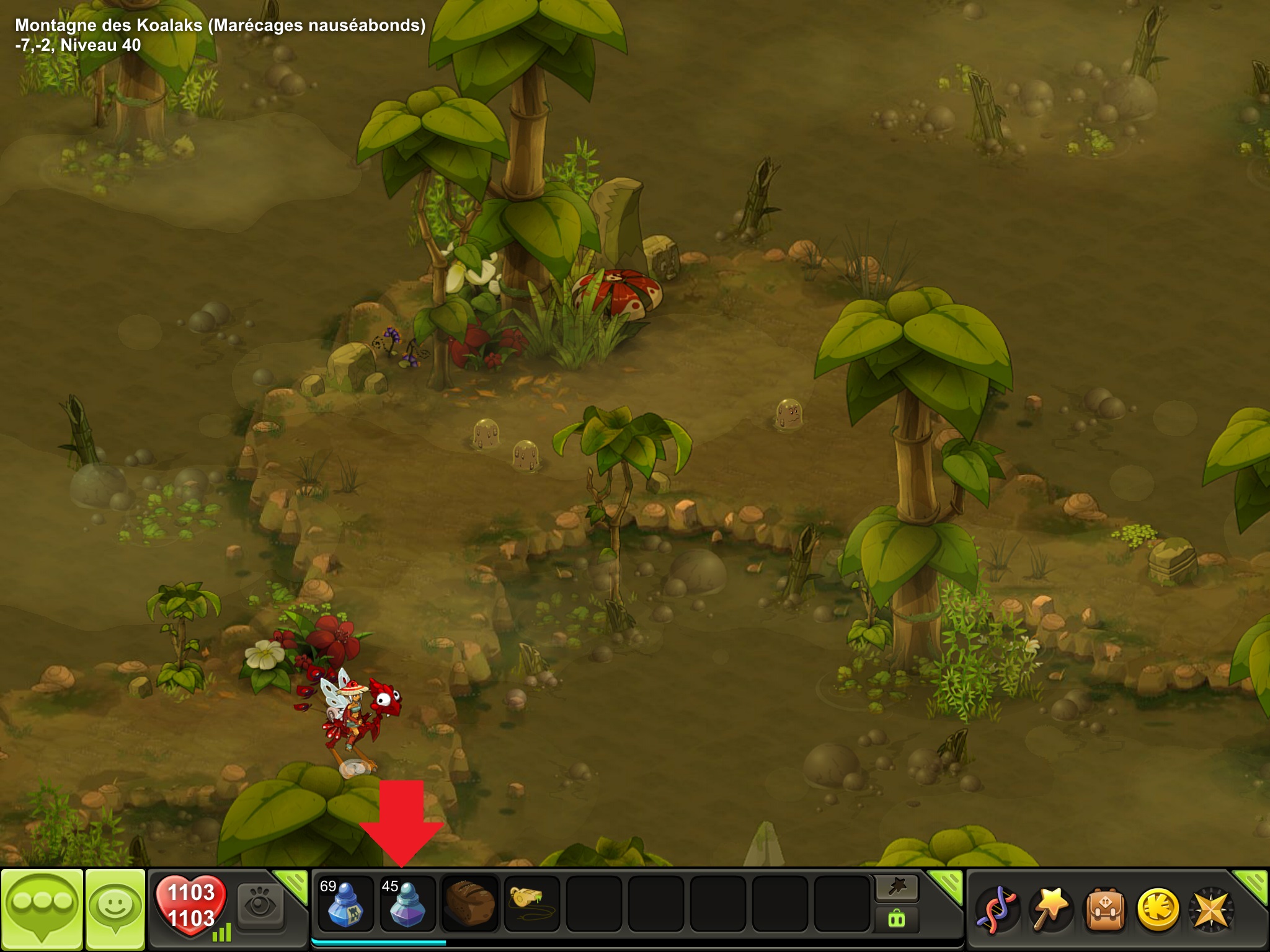Open the DNA helix characteristics menu
This screenshot has width=1270, height=952.
tap(996, 909)
